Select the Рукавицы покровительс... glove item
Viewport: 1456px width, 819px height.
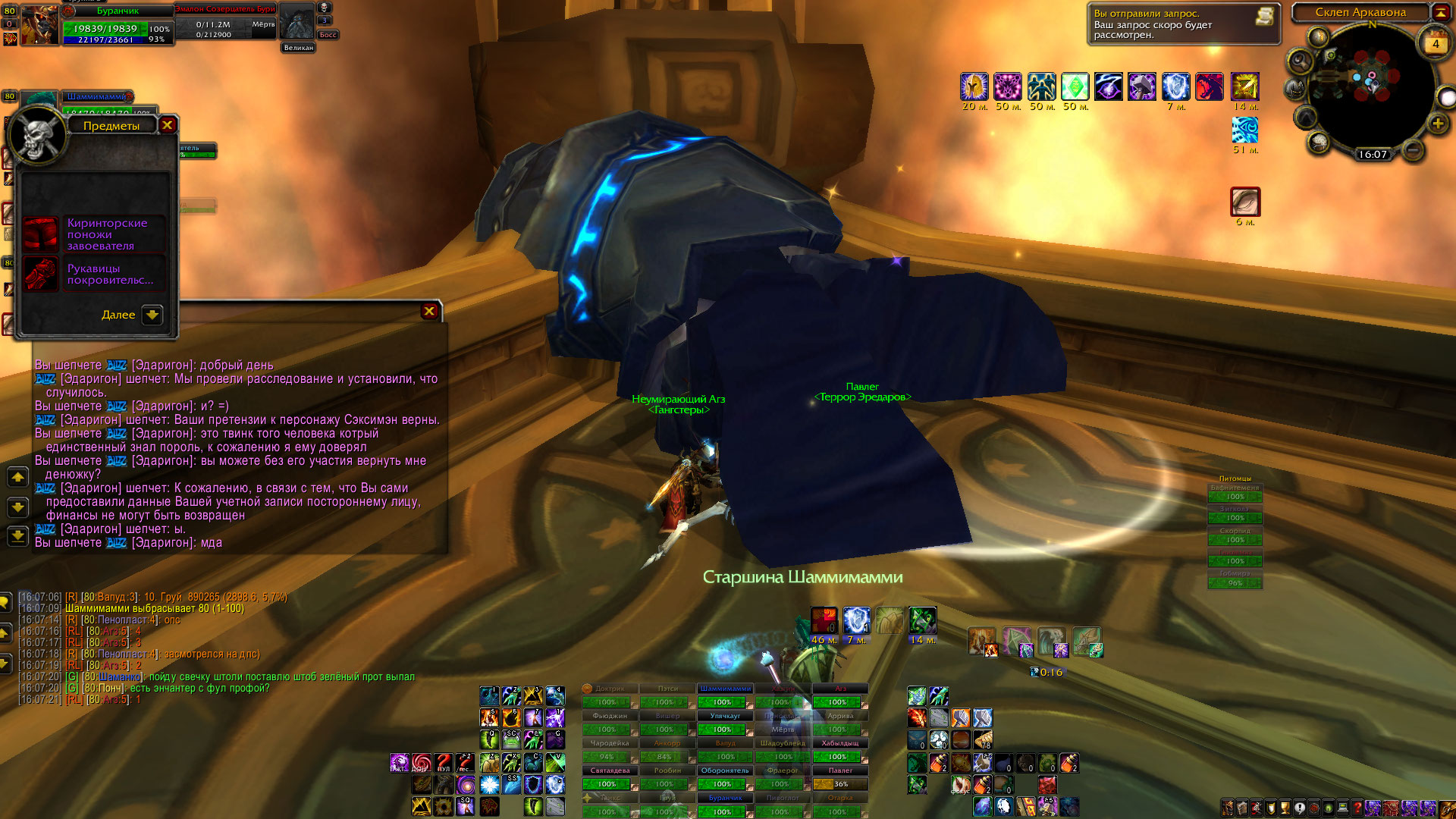click(41, 274)
